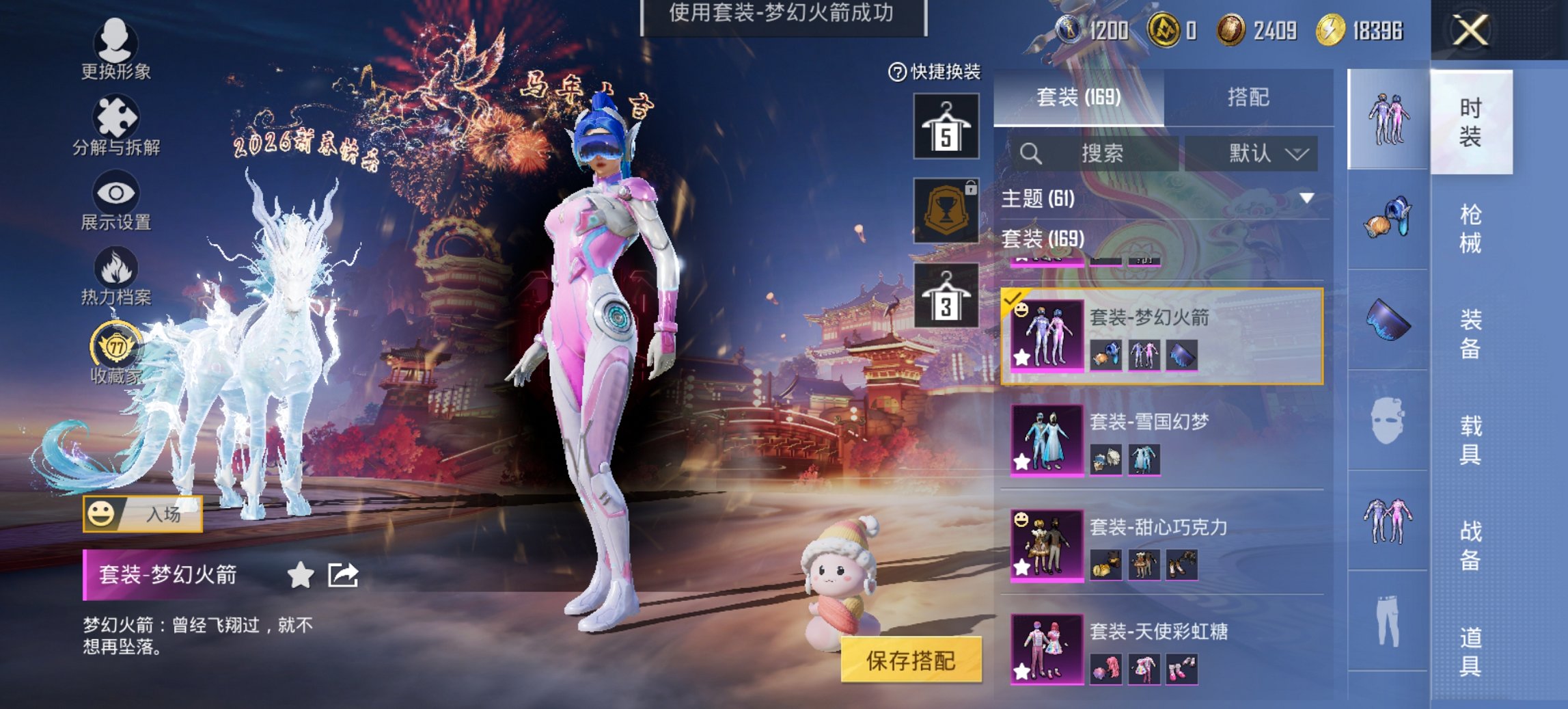The image size is (1568, 709).
Task: Open the 默认 sorting dropdown
Action: click(x=1259, y=154)
